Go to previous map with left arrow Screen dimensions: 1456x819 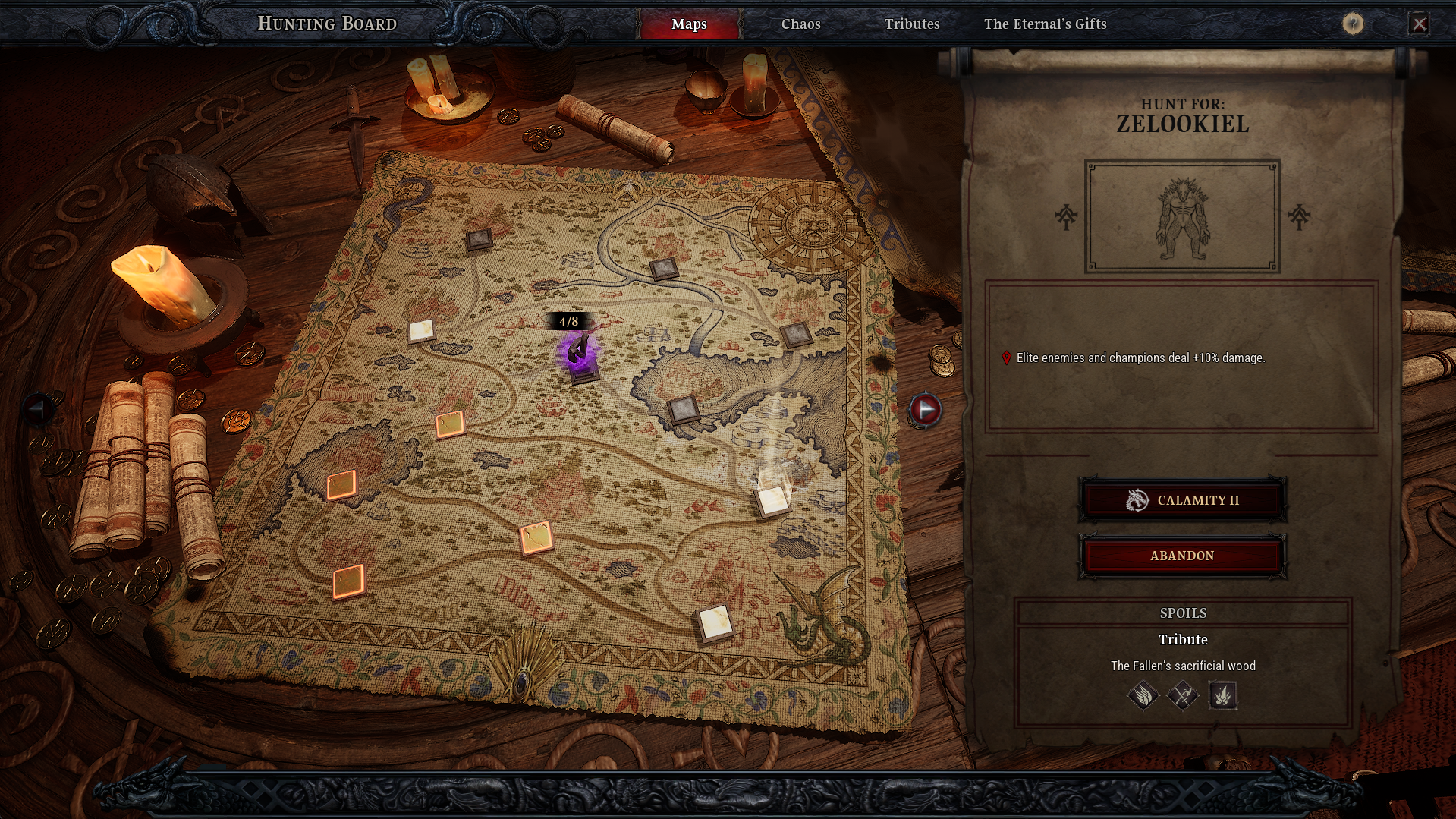pyautogui.click(x=38, y=410)
